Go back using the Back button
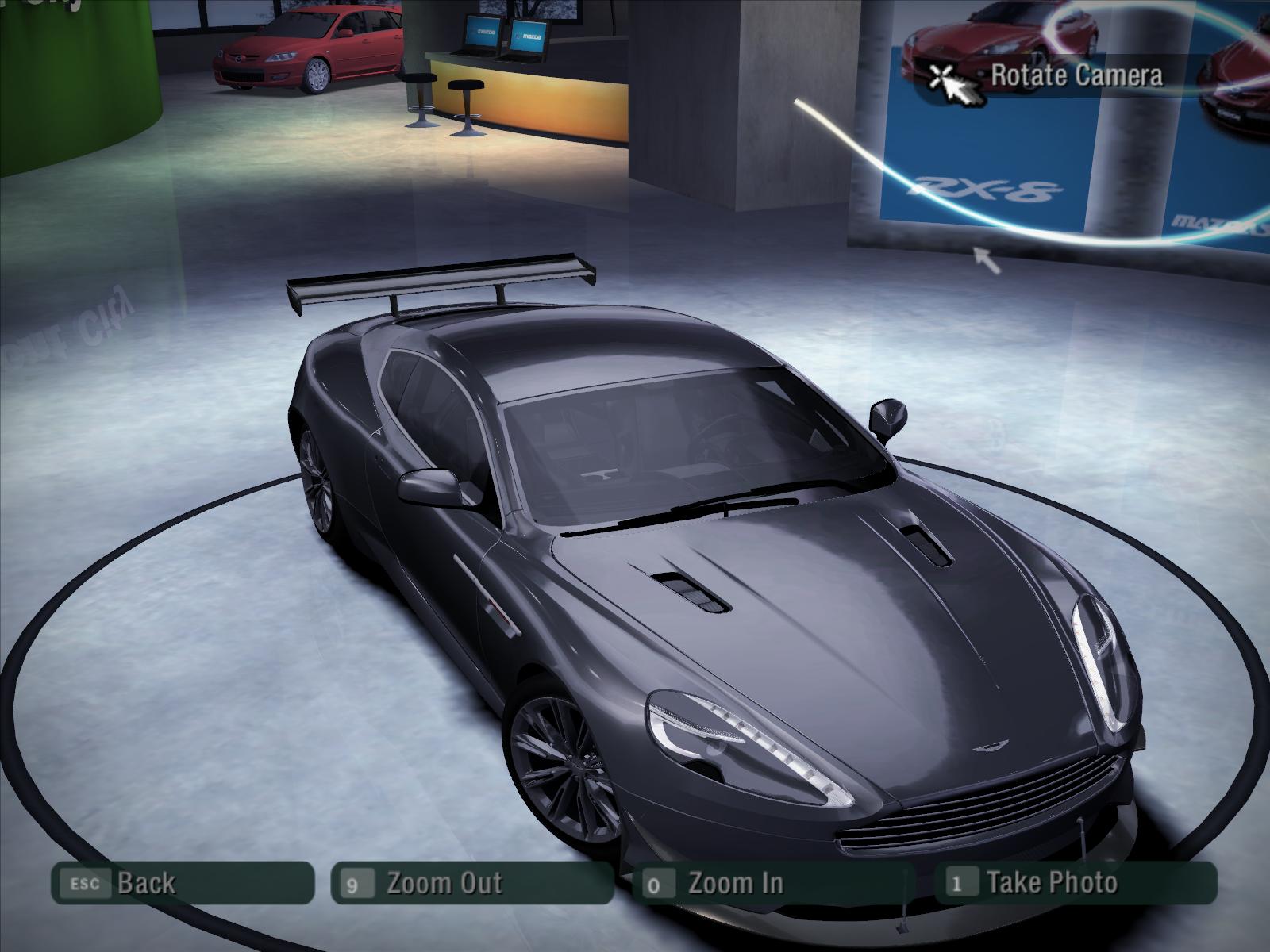This screenshot has width=1270, height=952. [x=182, y=883]
